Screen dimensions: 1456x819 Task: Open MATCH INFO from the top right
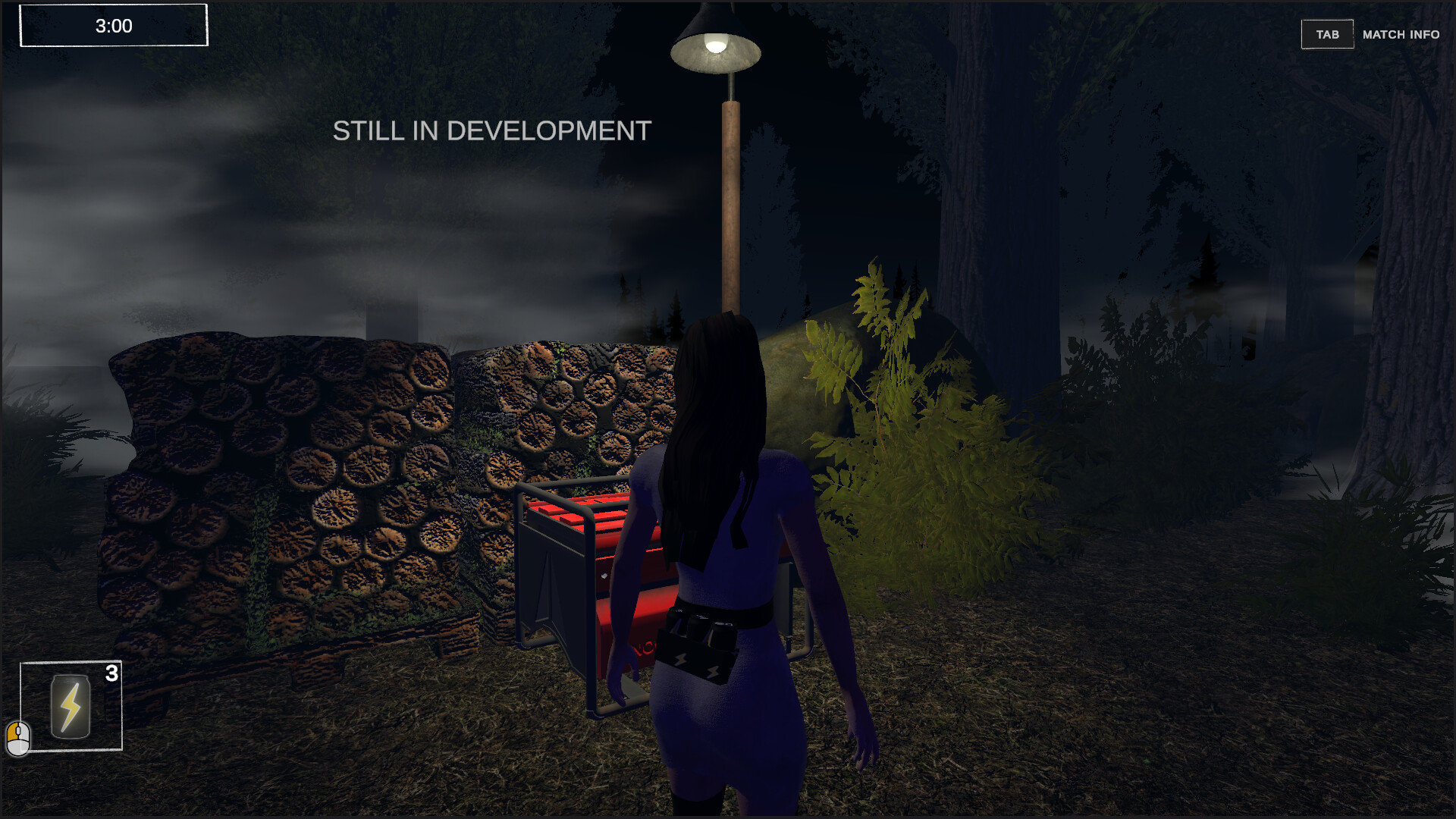[1400, 34]
